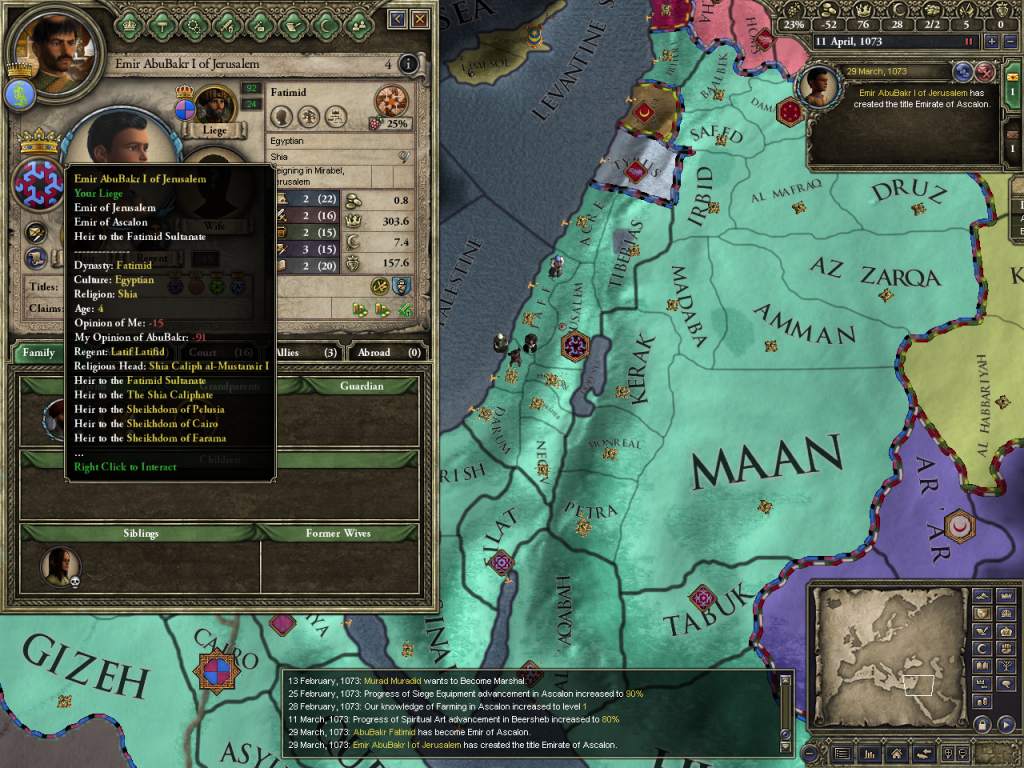
Task: Switch to the Family tab
Action: tap(39, 352)
